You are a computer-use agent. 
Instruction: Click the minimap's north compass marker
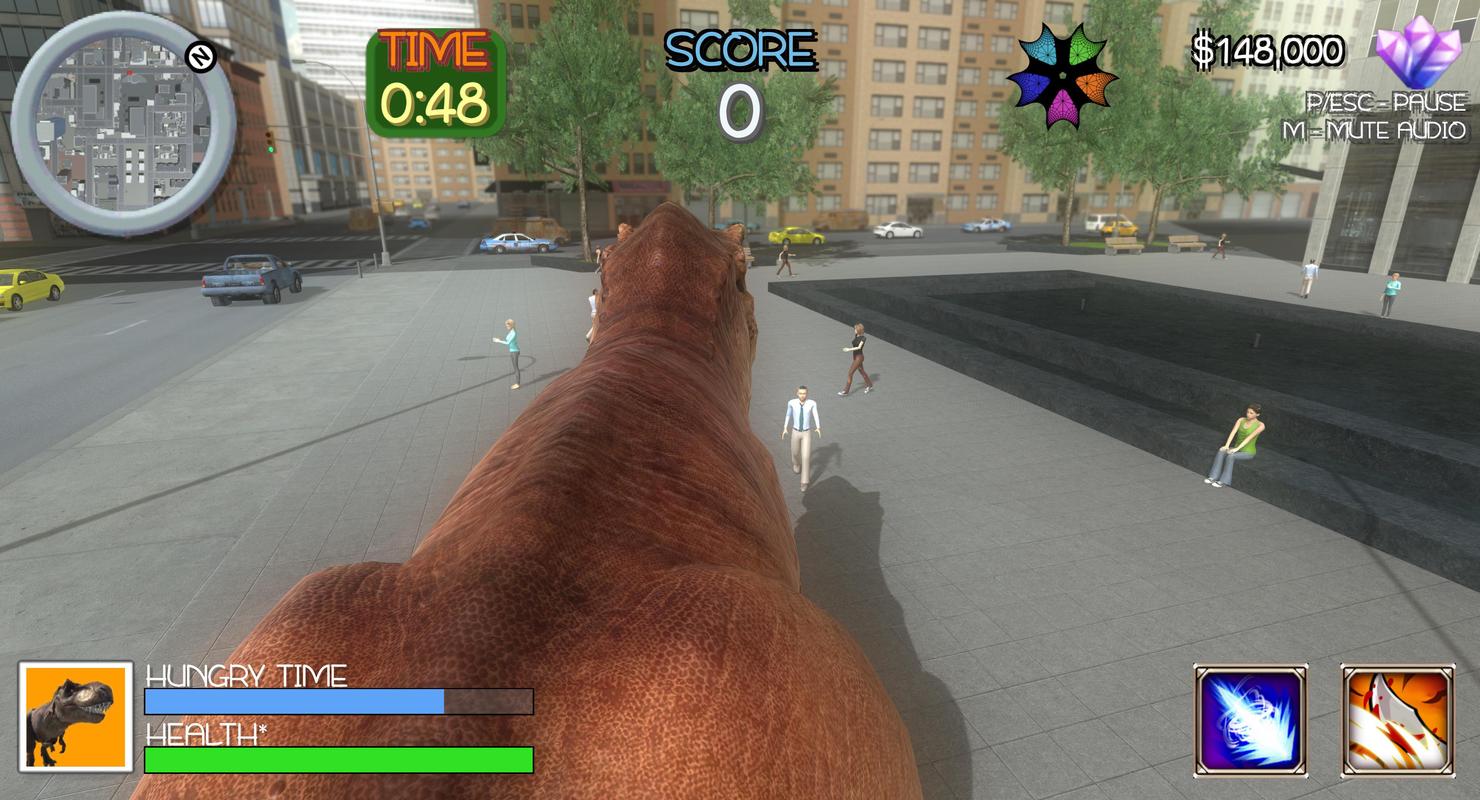[x=202, y=58]
